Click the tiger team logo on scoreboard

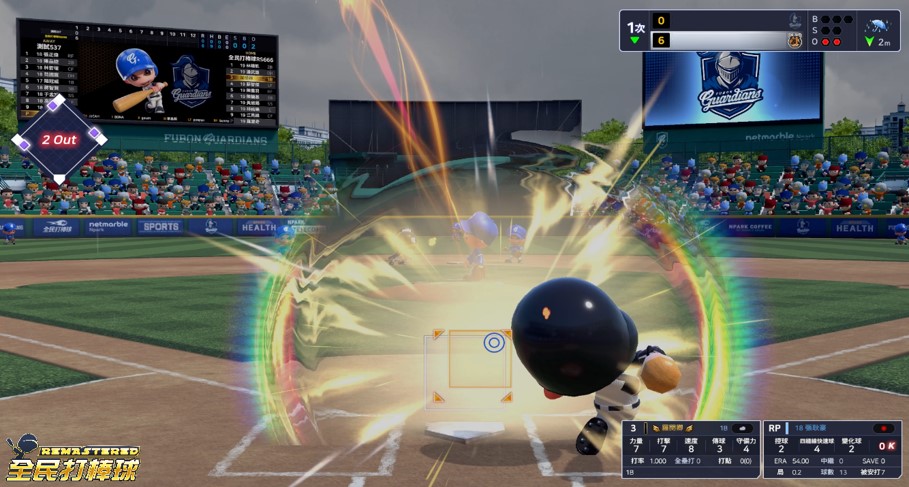[x=794, y=40]
